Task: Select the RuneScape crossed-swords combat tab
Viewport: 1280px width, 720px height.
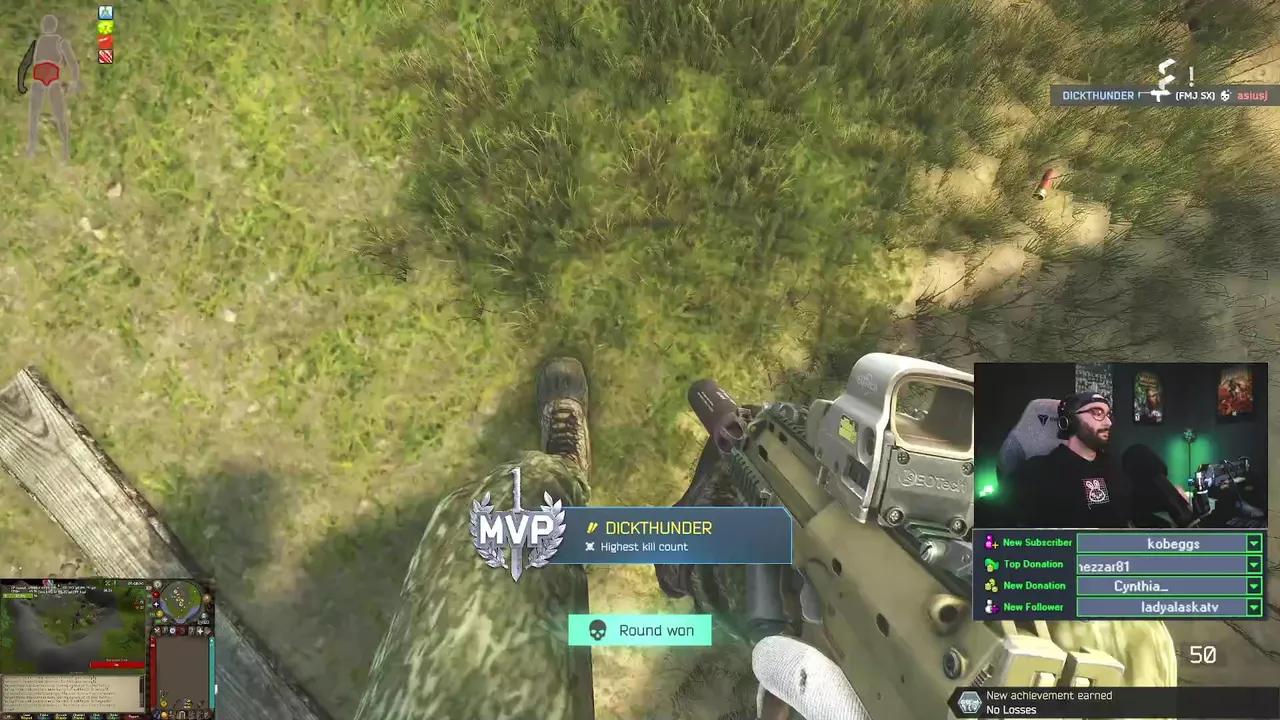Action: [157, 630]
